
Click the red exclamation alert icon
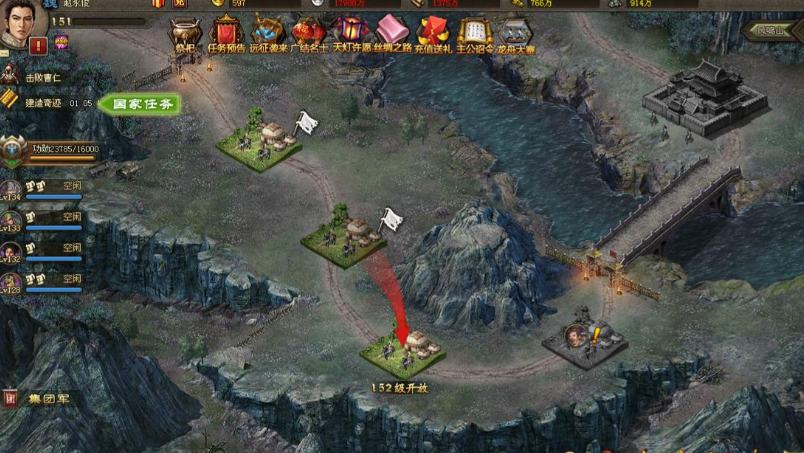click(x=38, y=45)
